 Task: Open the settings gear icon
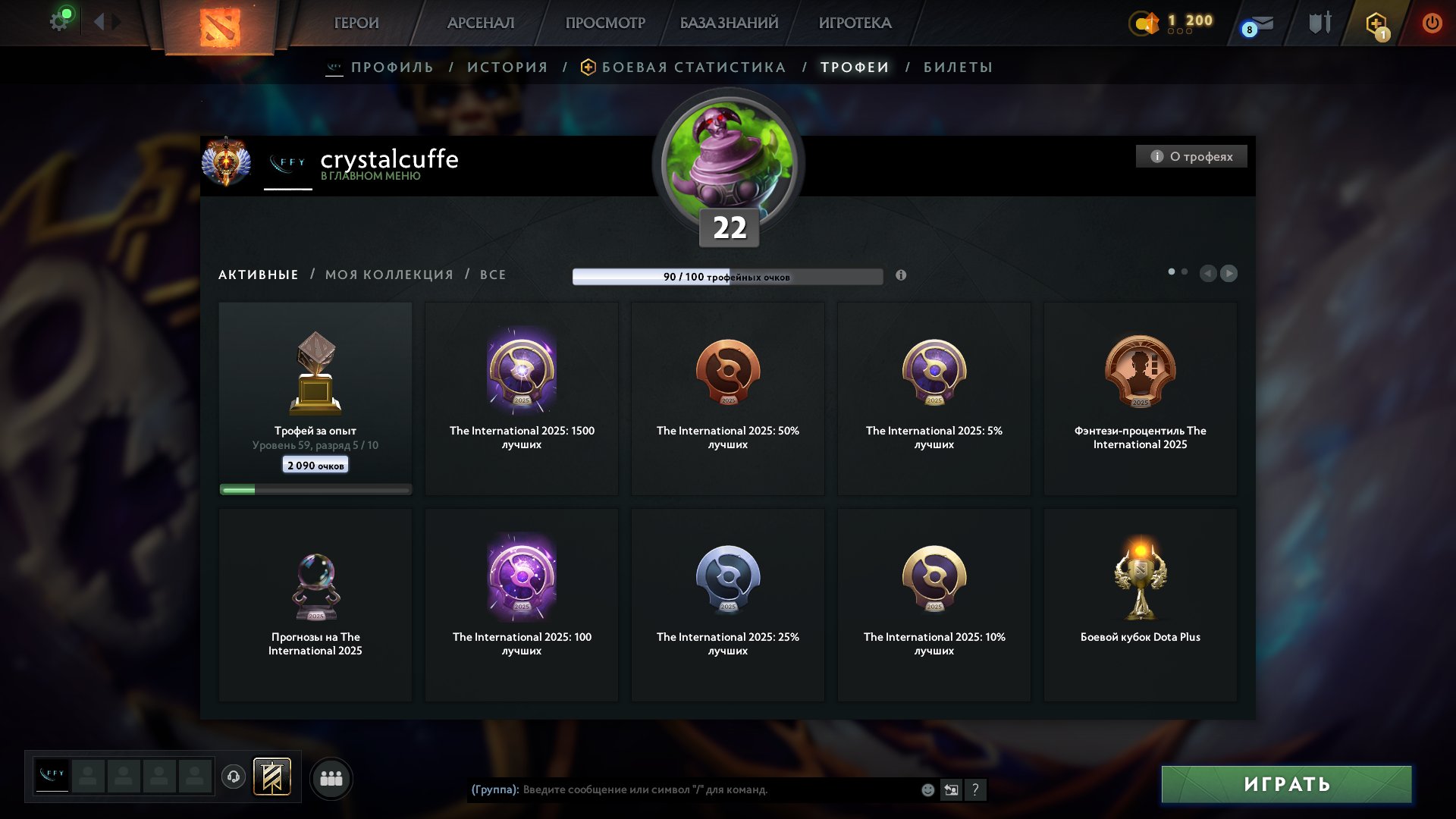click(59, 21)
